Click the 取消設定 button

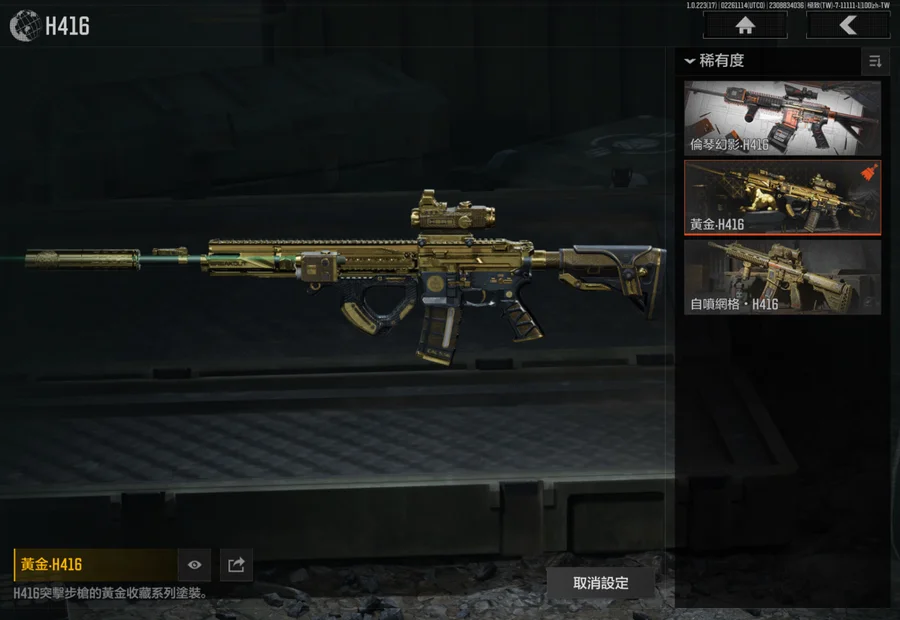(x=601, y=583)
